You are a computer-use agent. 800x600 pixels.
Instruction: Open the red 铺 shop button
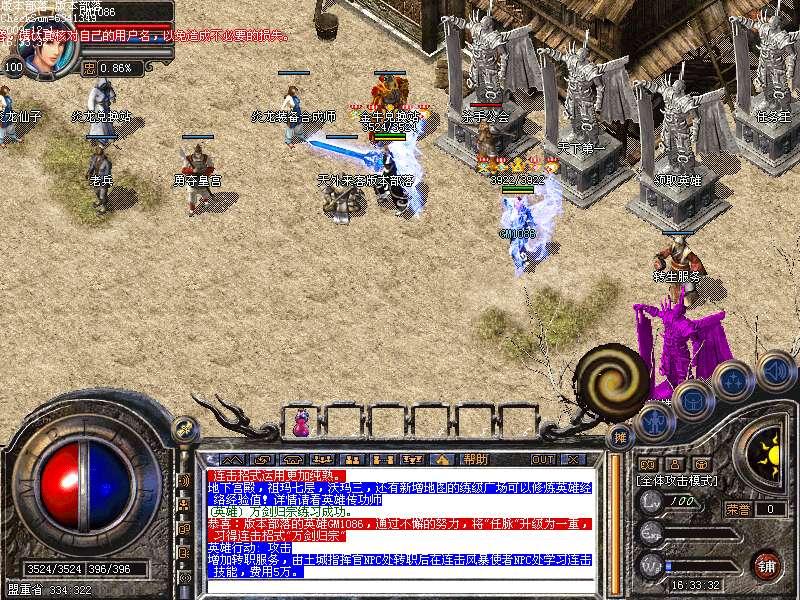(767, 565)
